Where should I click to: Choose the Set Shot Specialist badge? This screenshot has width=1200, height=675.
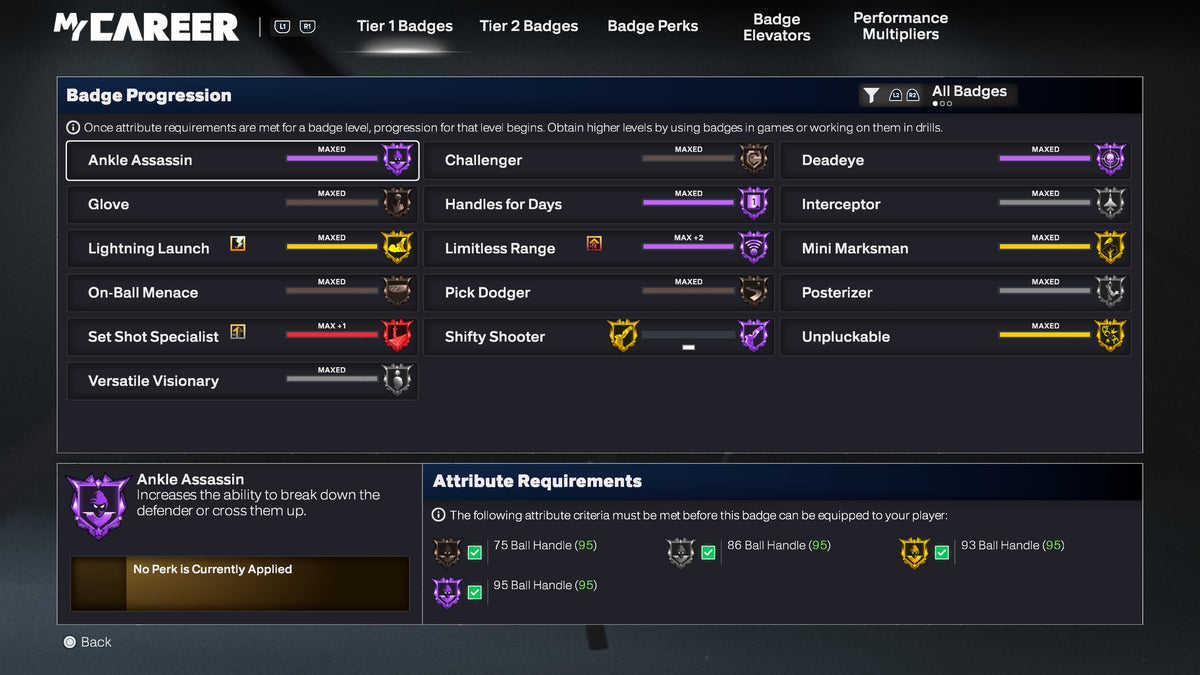pos(241,336)
